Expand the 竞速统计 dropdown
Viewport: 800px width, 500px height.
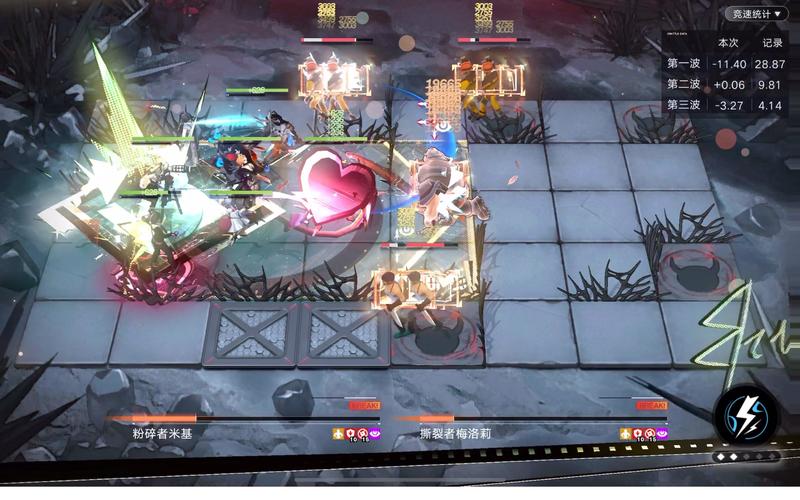point(757,14)
